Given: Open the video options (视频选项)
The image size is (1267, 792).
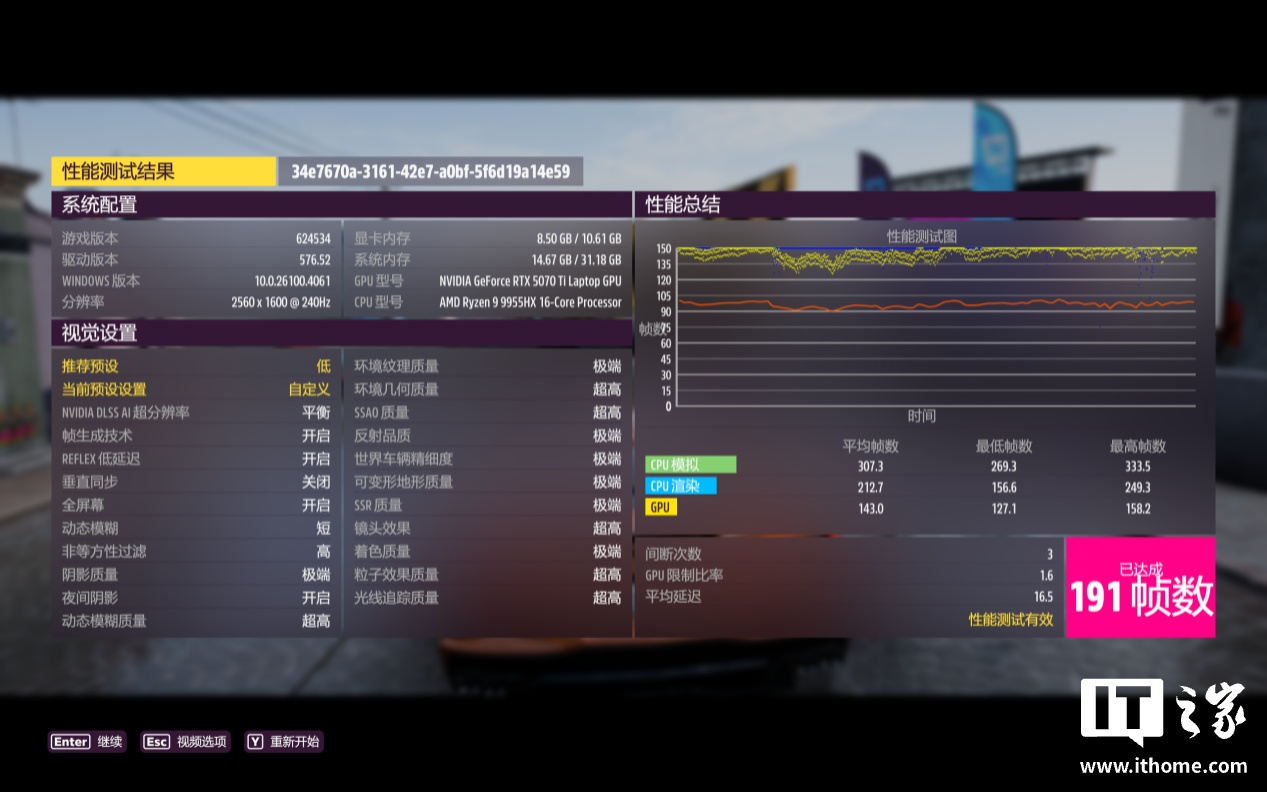Looking at the screenshot, I should click(186, 742).
